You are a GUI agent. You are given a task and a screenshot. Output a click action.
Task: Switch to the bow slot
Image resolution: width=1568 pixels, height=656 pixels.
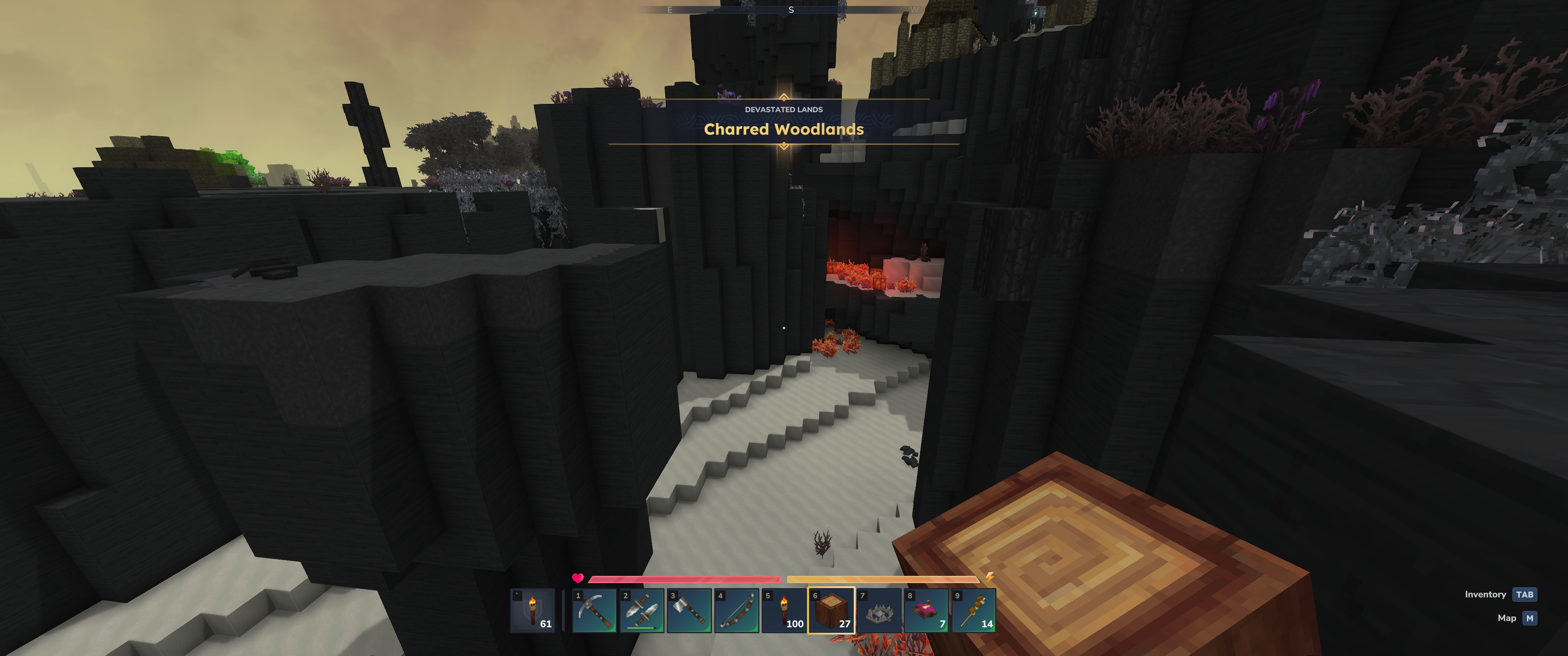point(737,610)
